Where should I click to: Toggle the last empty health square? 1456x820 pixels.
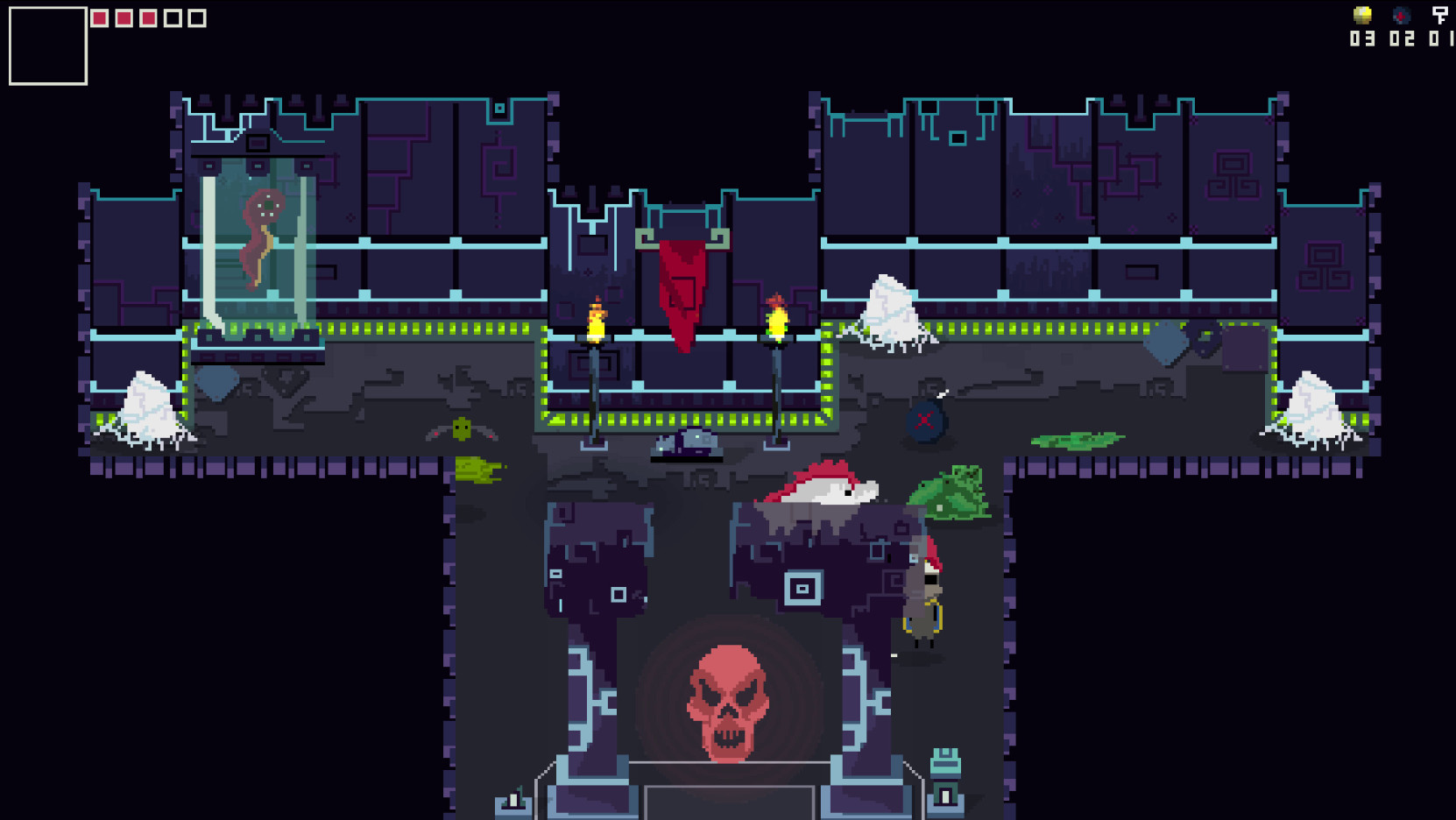[198, 18]
